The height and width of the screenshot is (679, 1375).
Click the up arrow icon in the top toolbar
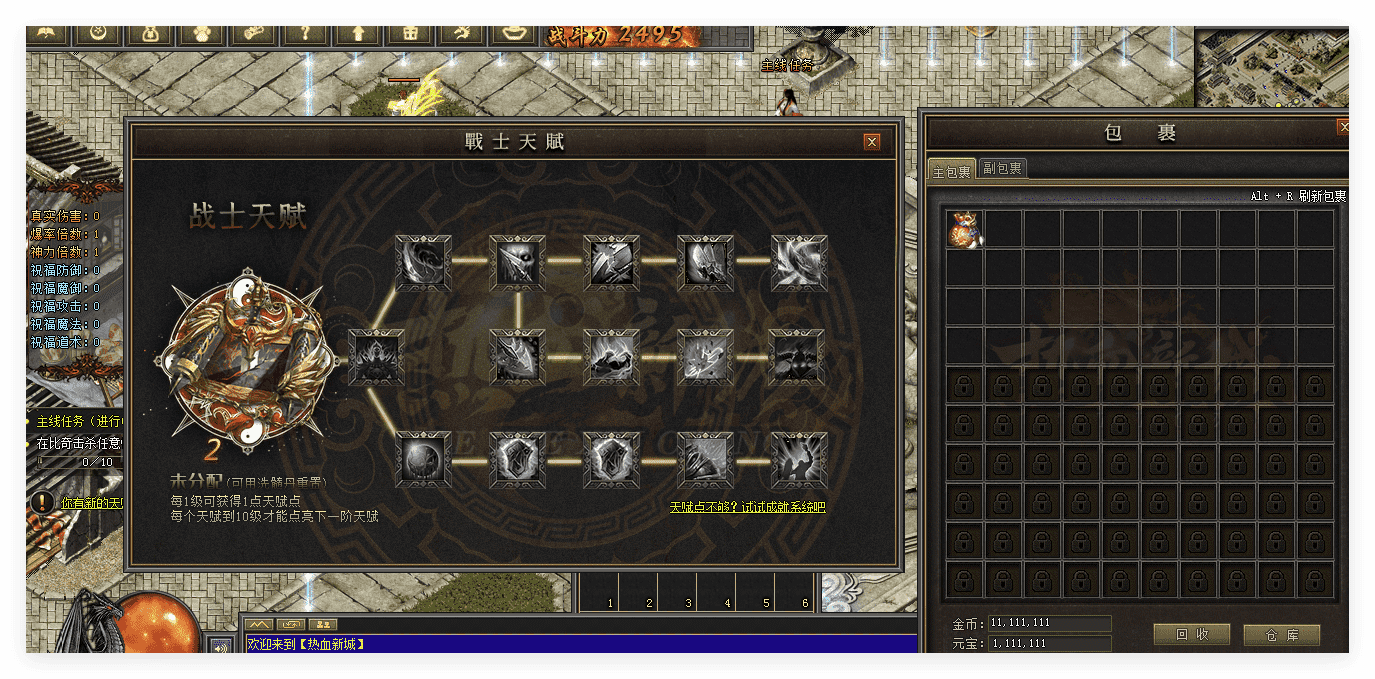tap(357, 34)
